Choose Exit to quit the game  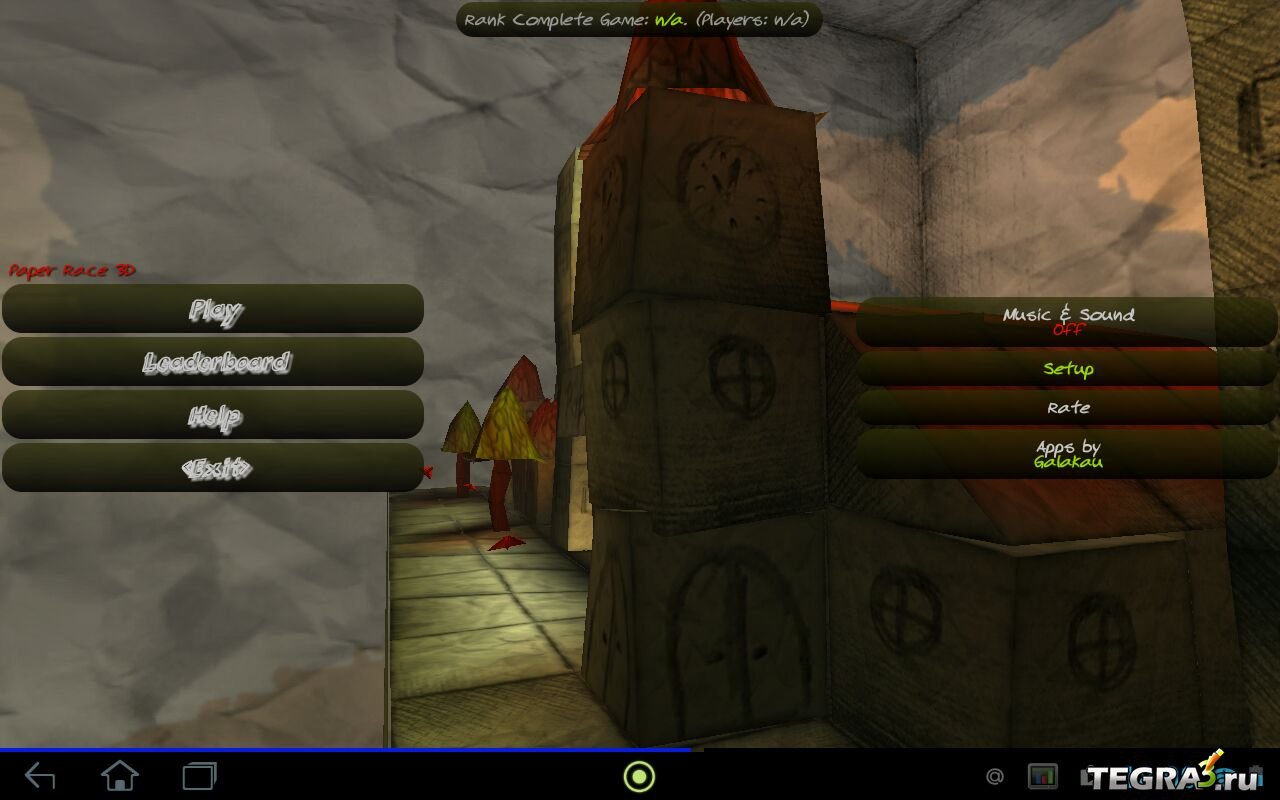tap(213, 468)
